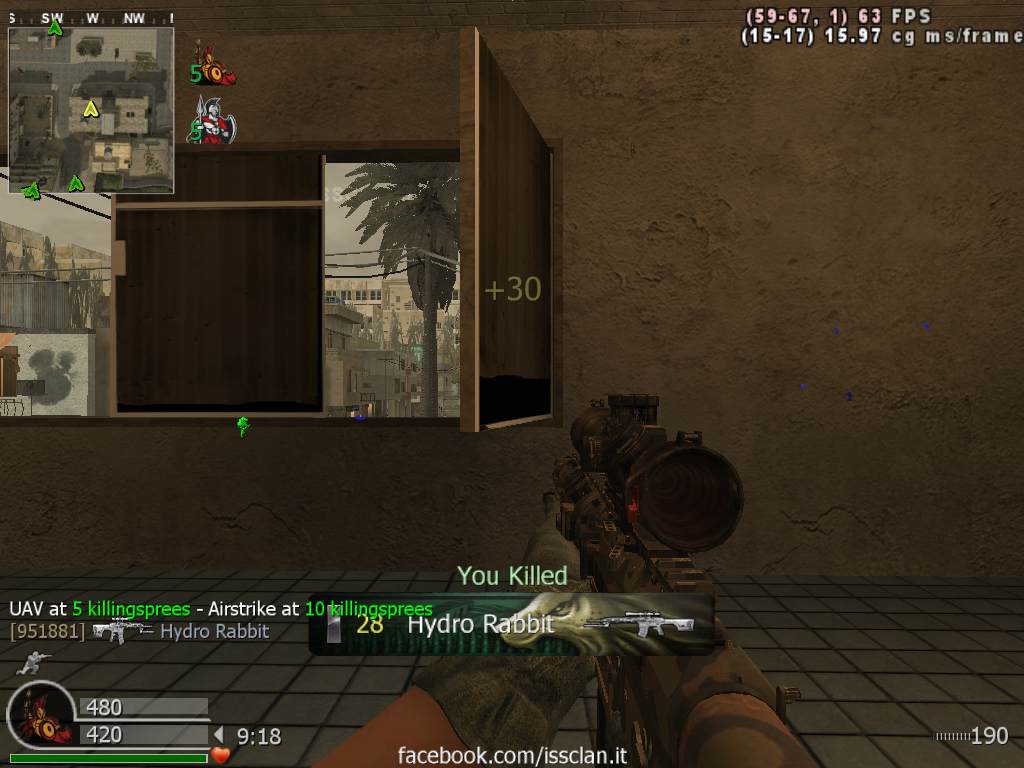
Task: Click the compass heading strip
Action: click(x=90, y=18)
